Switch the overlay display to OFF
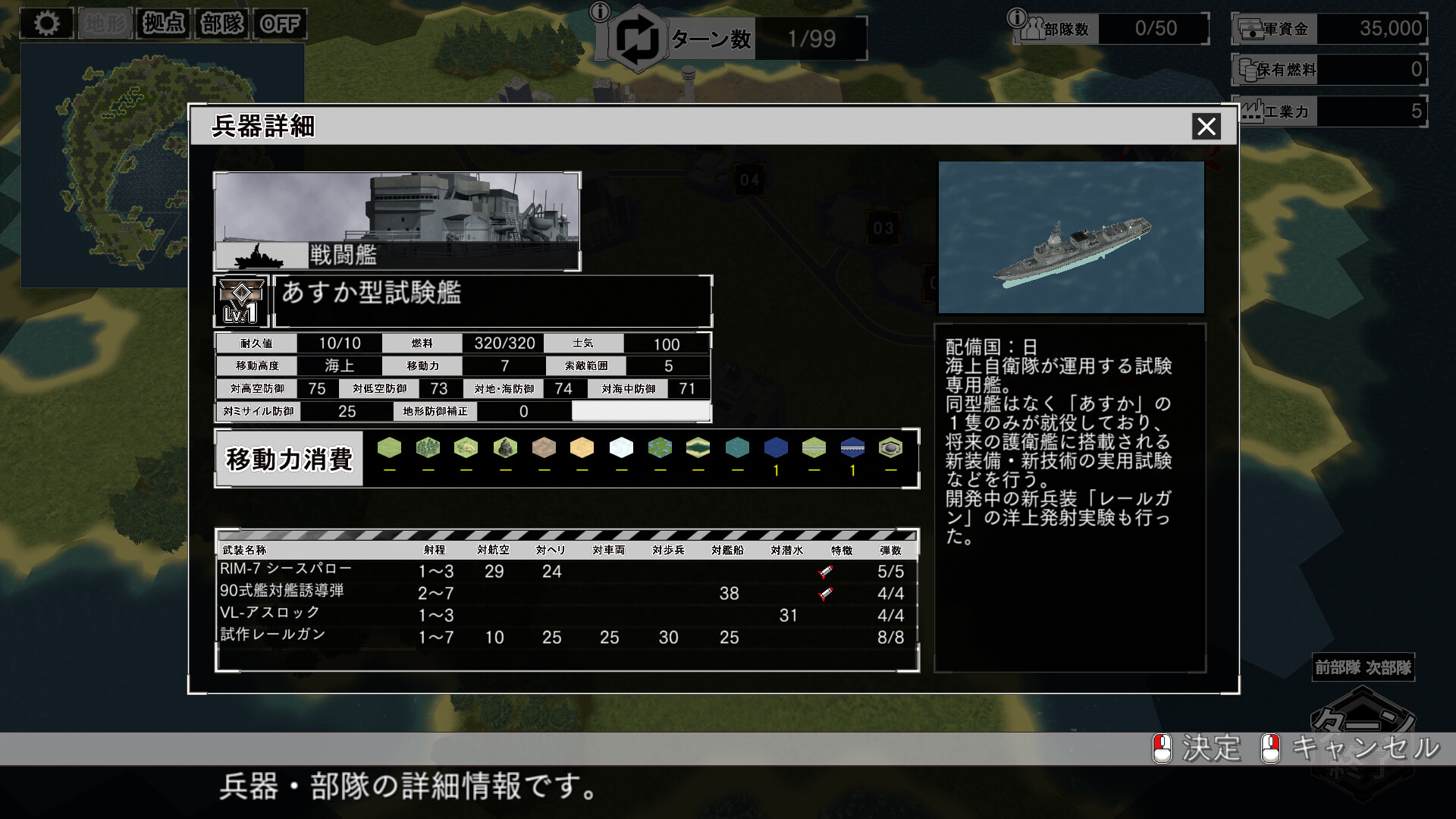This screenshot has height=819, width=1456. click(x=281, y=23)
